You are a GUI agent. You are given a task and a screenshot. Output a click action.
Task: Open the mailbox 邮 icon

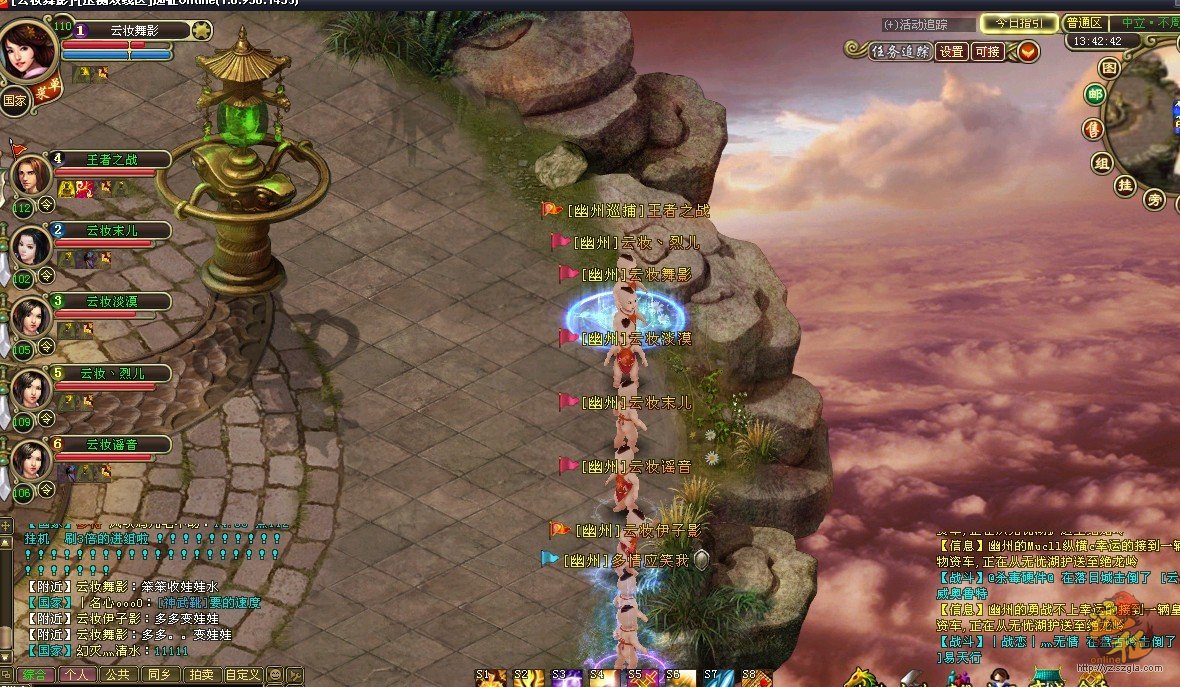(1095, 94)
